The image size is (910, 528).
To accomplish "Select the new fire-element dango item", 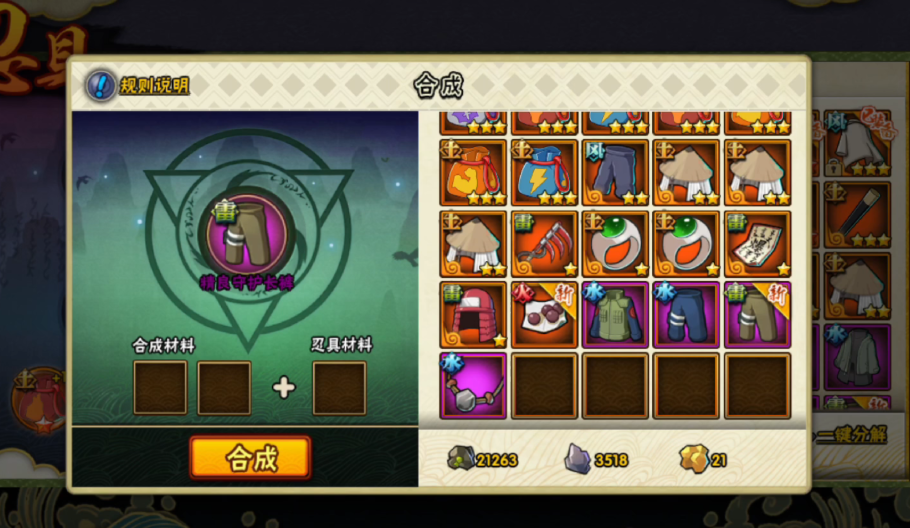I will [544, 315].
